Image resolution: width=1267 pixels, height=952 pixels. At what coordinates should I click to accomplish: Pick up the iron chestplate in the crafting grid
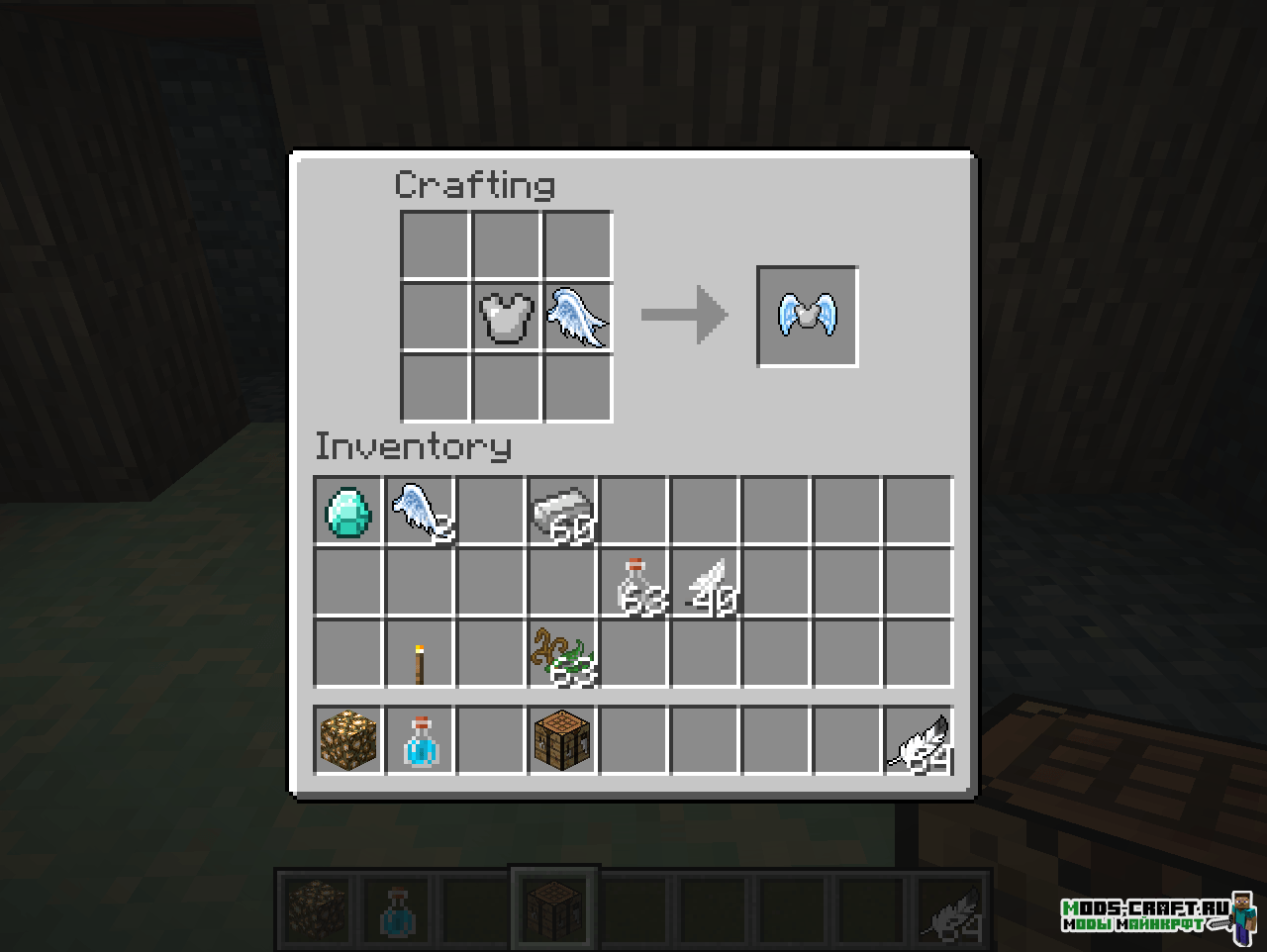coord(507,317)
